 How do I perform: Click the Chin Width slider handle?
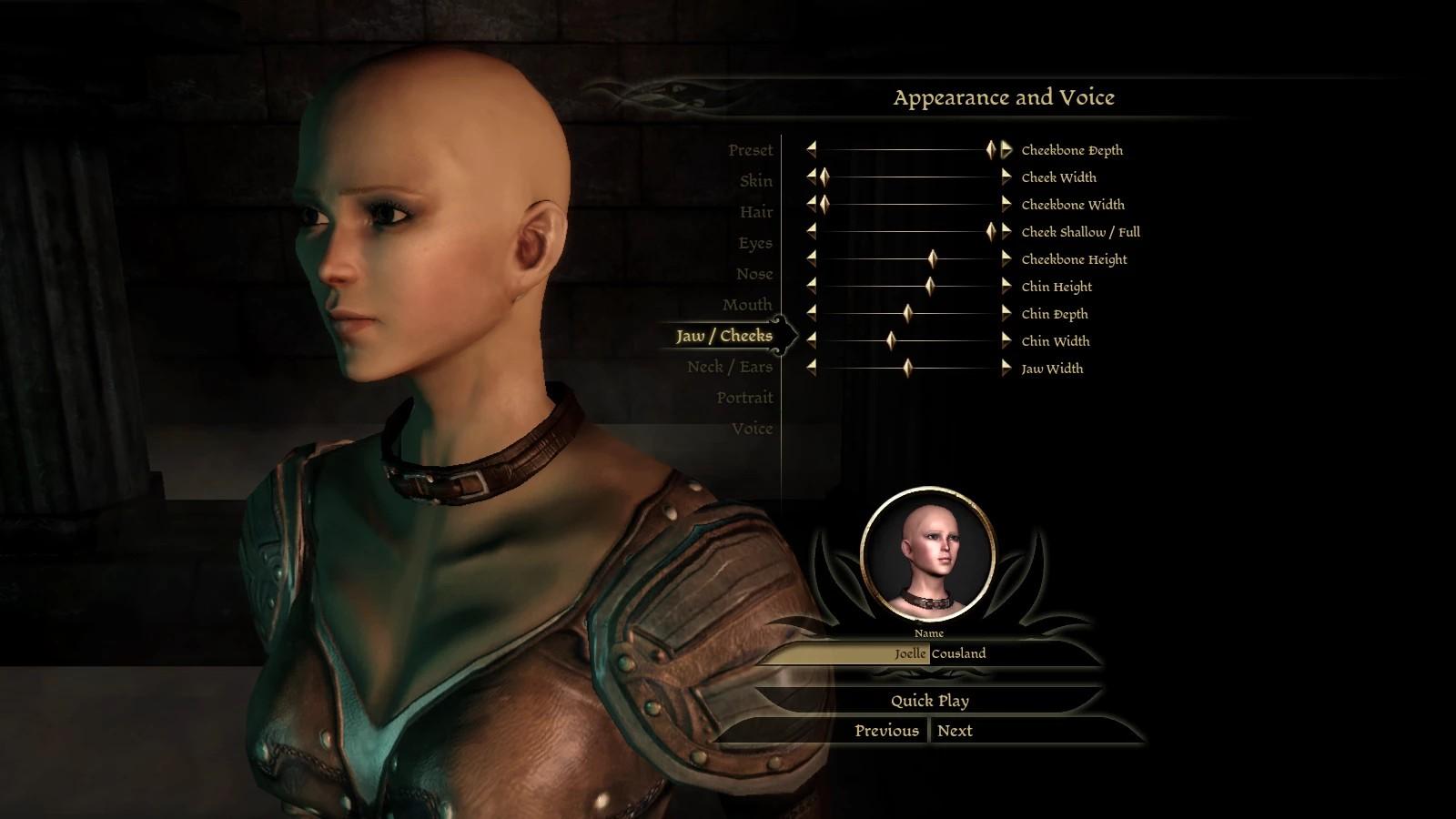(x=891, y=341)
